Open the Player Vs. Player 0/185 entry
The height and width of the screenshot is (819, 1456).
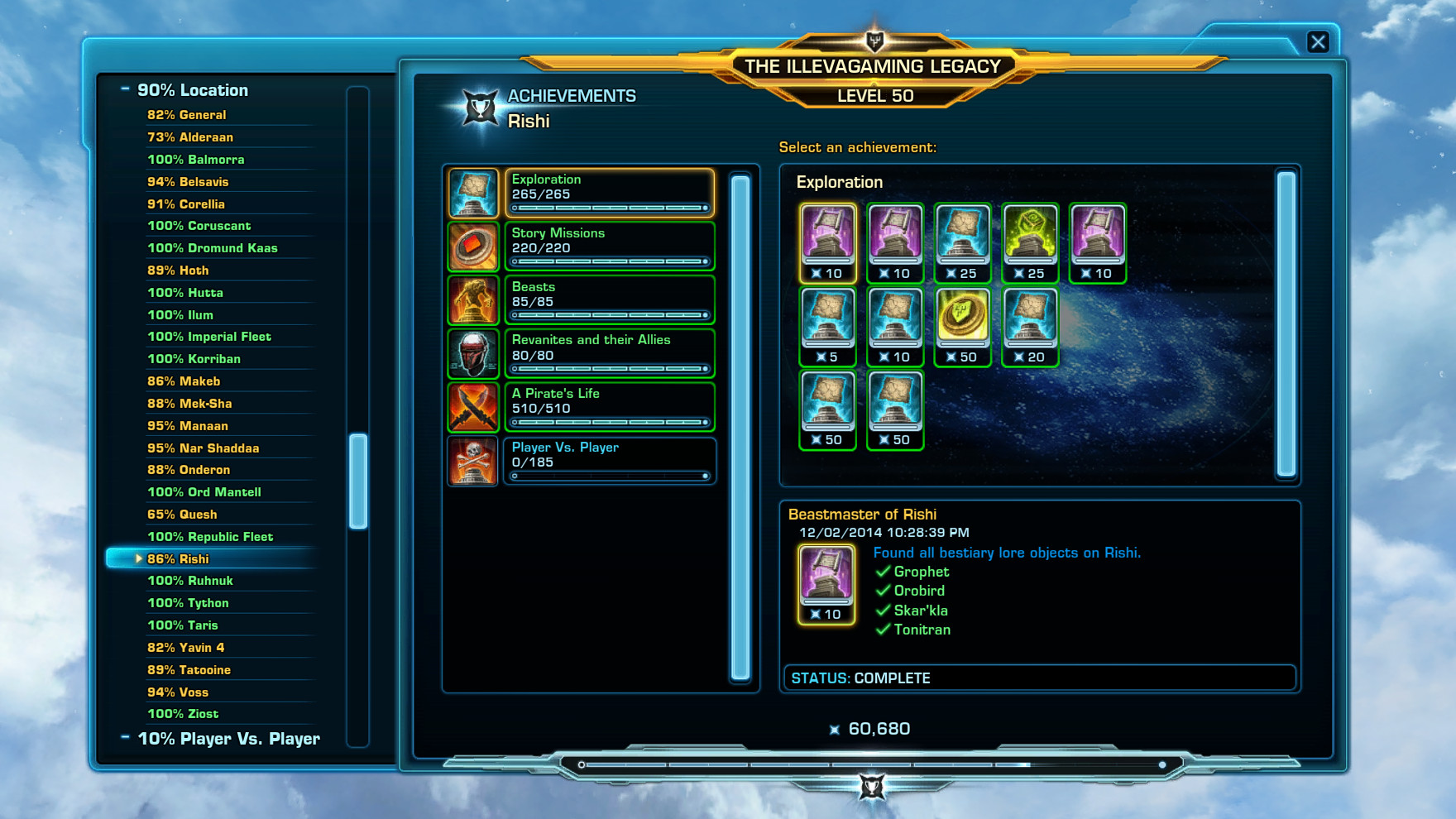(x=610, y=460)
